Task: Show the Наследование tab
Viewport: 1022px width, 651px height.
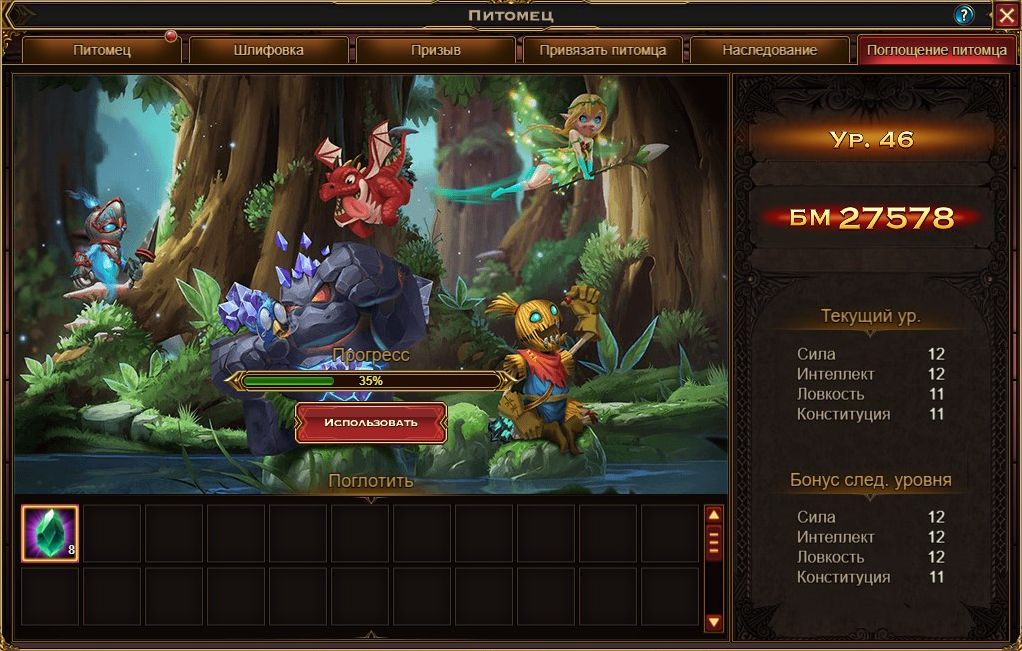Action: (x=769, y=51)
